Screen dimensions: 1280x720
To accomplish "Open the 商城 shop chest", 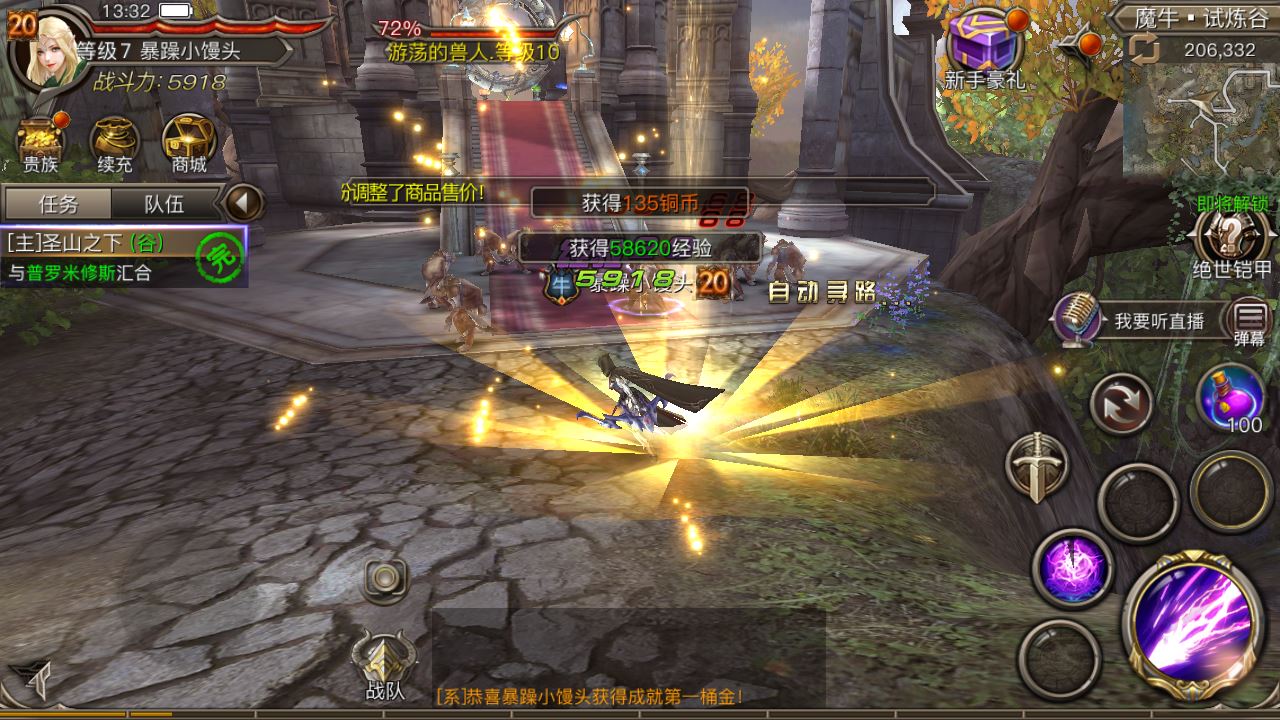I will coord(188,140).
